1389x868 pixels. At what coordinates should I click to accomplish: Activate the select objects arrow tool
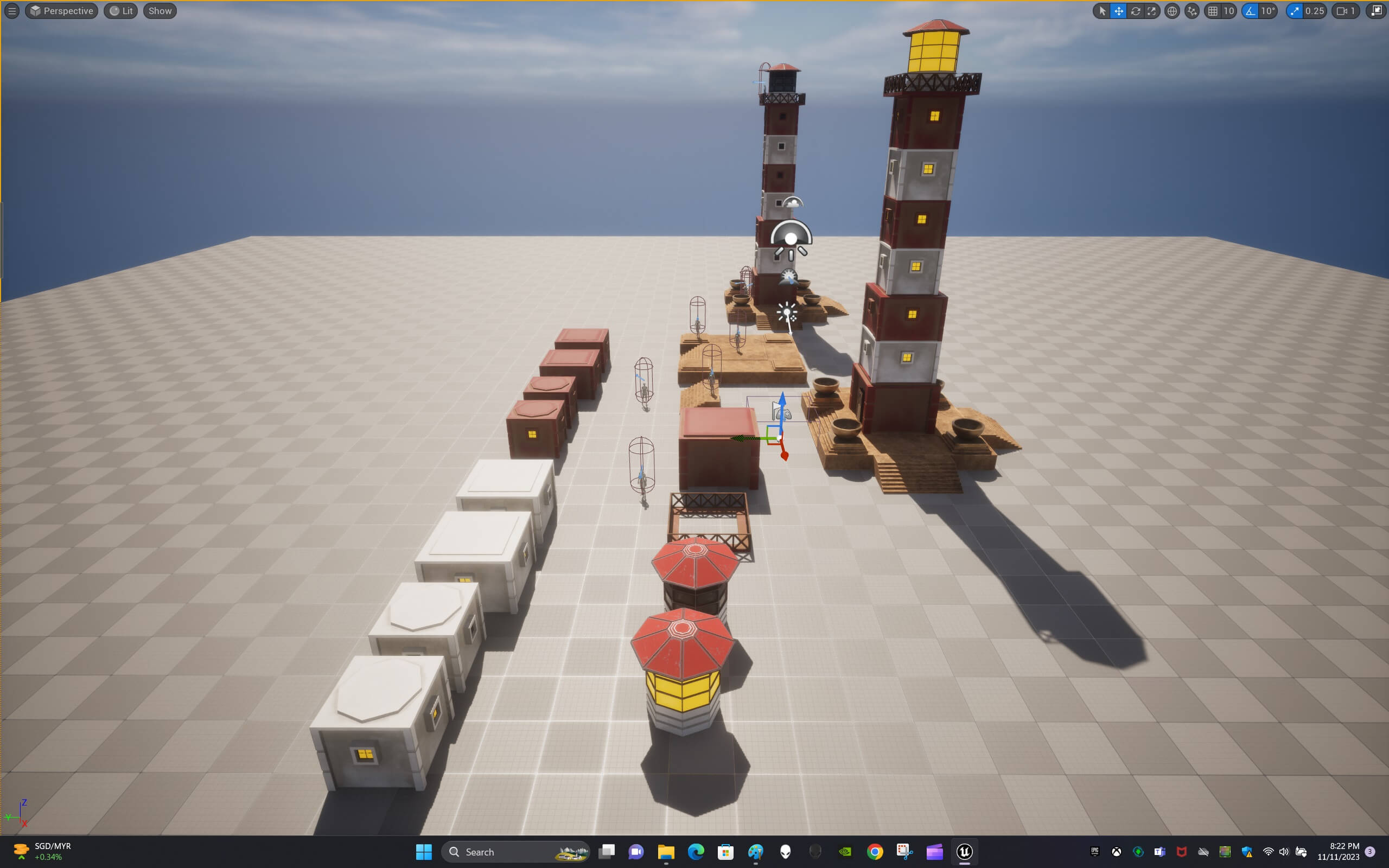(x=1102, y=11)
